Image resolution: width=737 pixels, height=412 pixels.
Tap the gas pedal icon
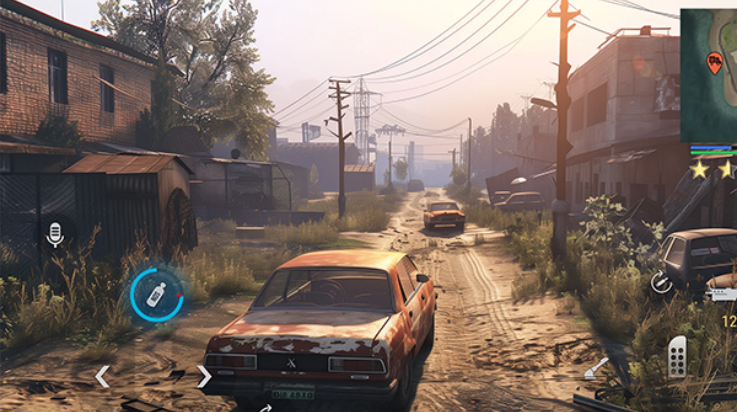(677, 357)
